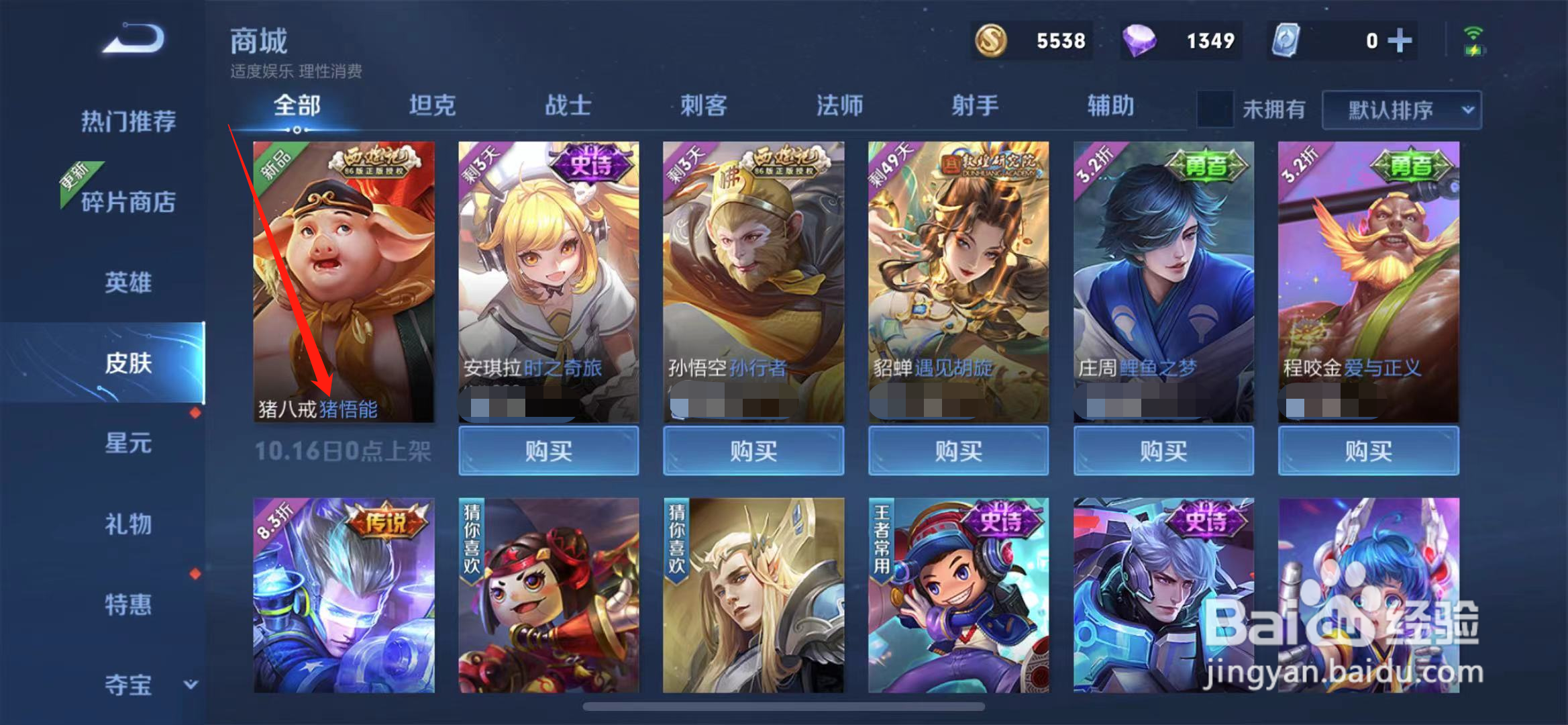1568x725 pixels.
Task: Enable the 未拥有 filter checkbox
Action: 1214,109
